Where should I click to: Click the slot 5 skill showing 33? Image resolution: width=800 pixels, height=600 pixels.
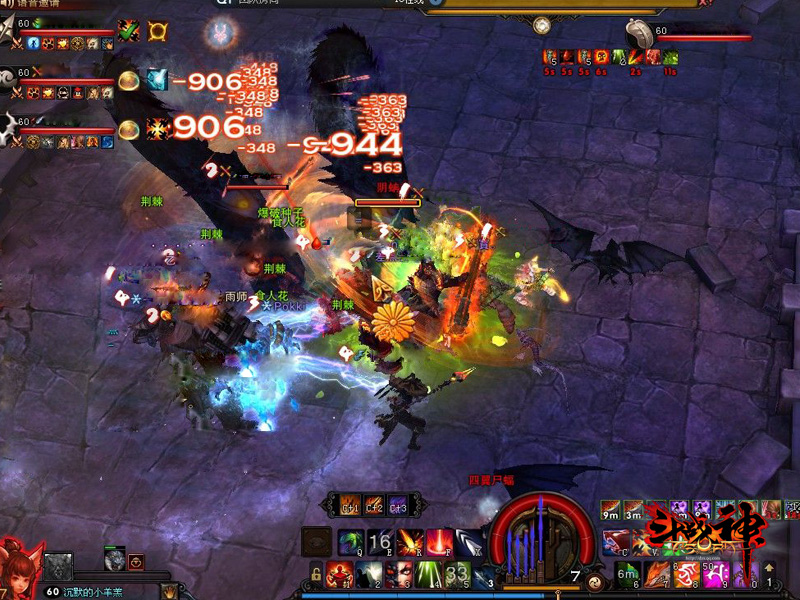(457, 573)
